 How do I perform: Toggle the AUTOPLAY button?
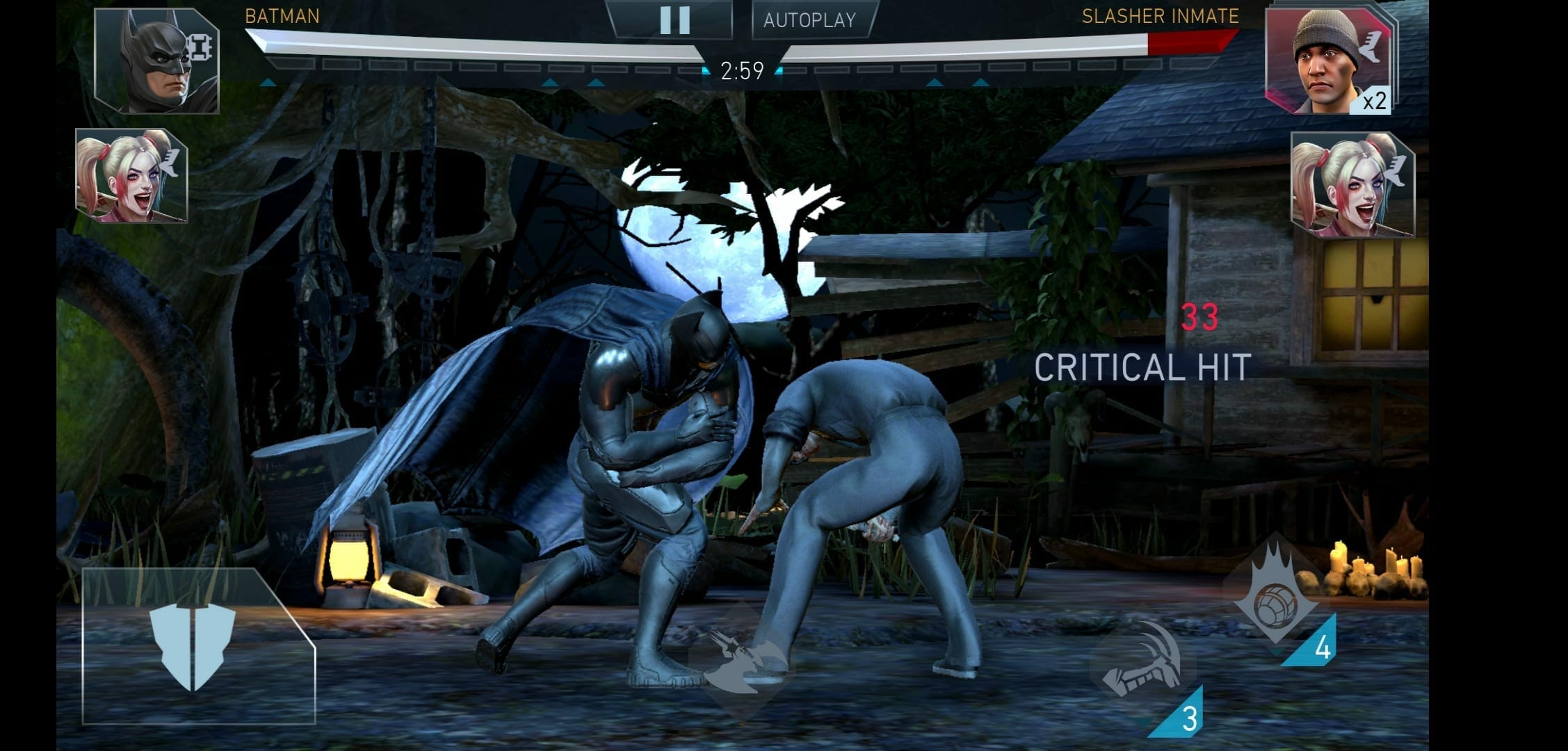click(810, 20)
